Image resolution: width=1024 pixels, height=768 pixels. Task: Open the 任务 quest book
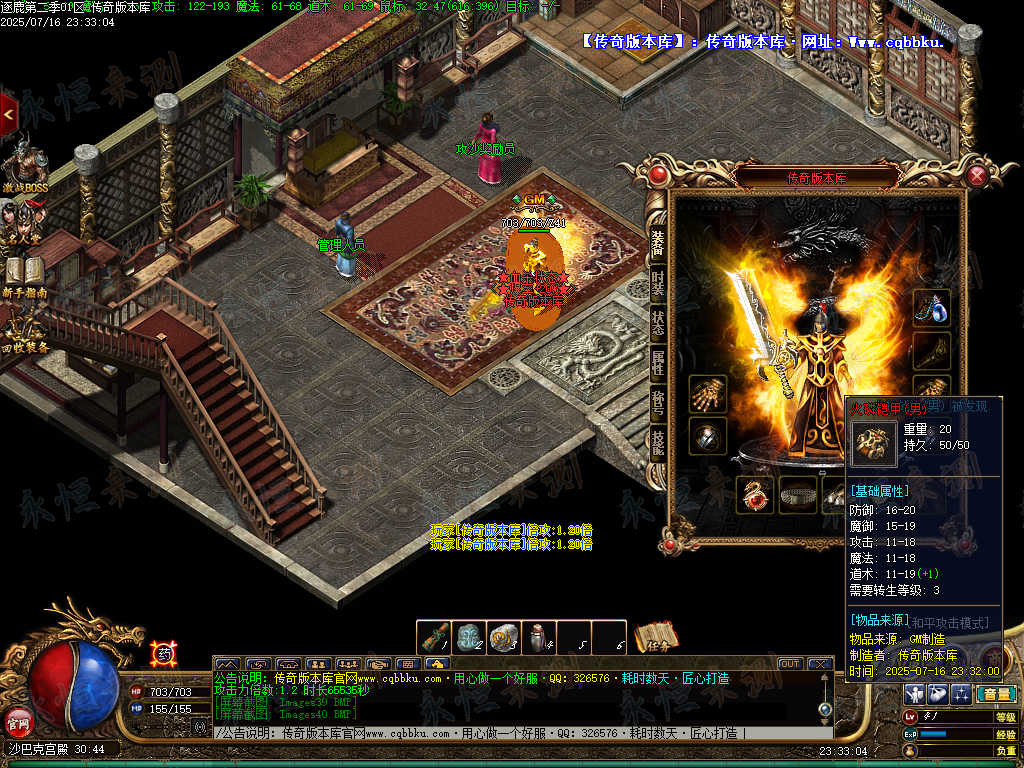pyautogui.click(x=656, y=637)
